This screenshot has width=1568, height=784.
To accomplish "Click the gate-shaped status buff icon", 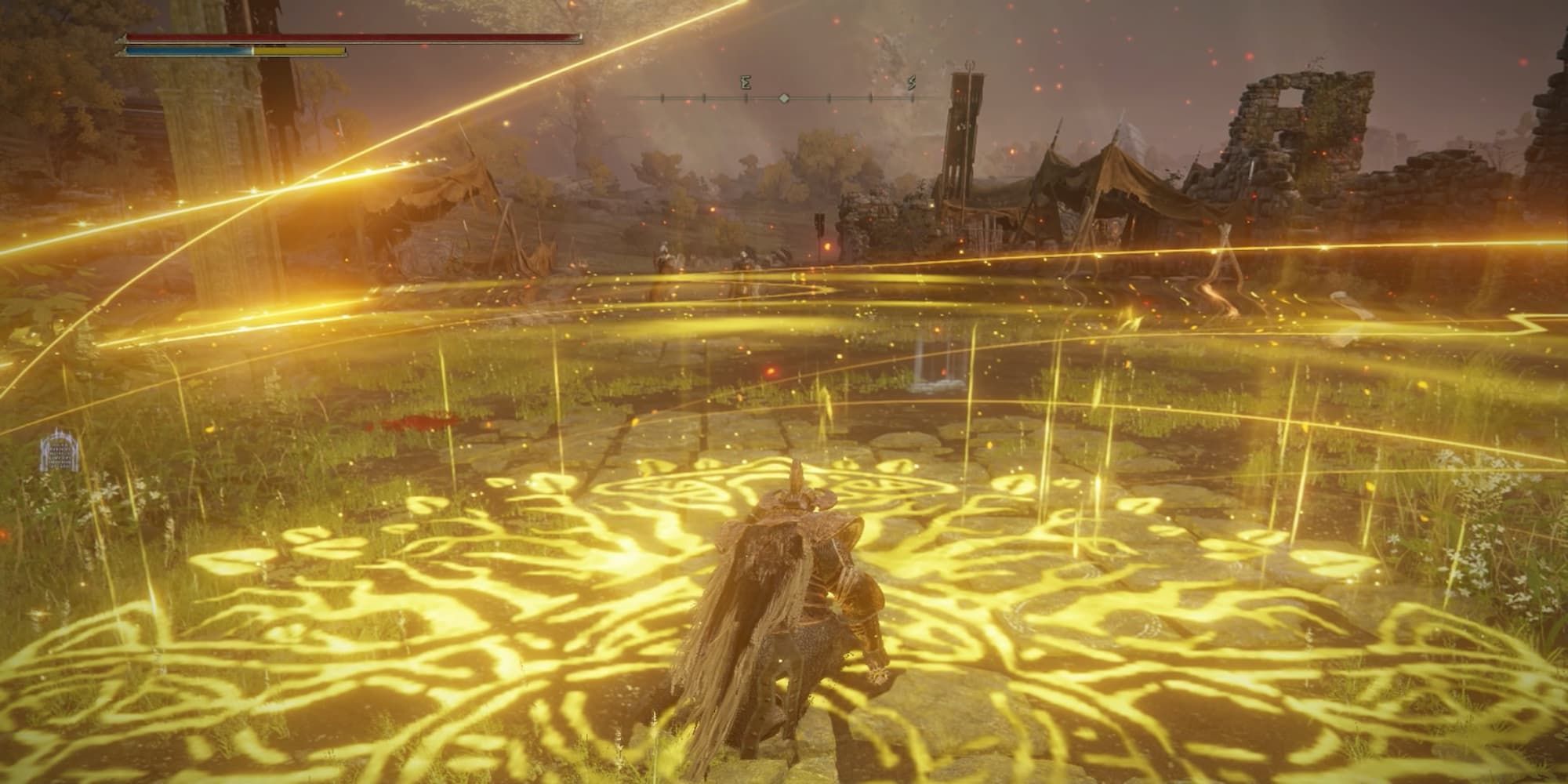I will click(58, 452).
